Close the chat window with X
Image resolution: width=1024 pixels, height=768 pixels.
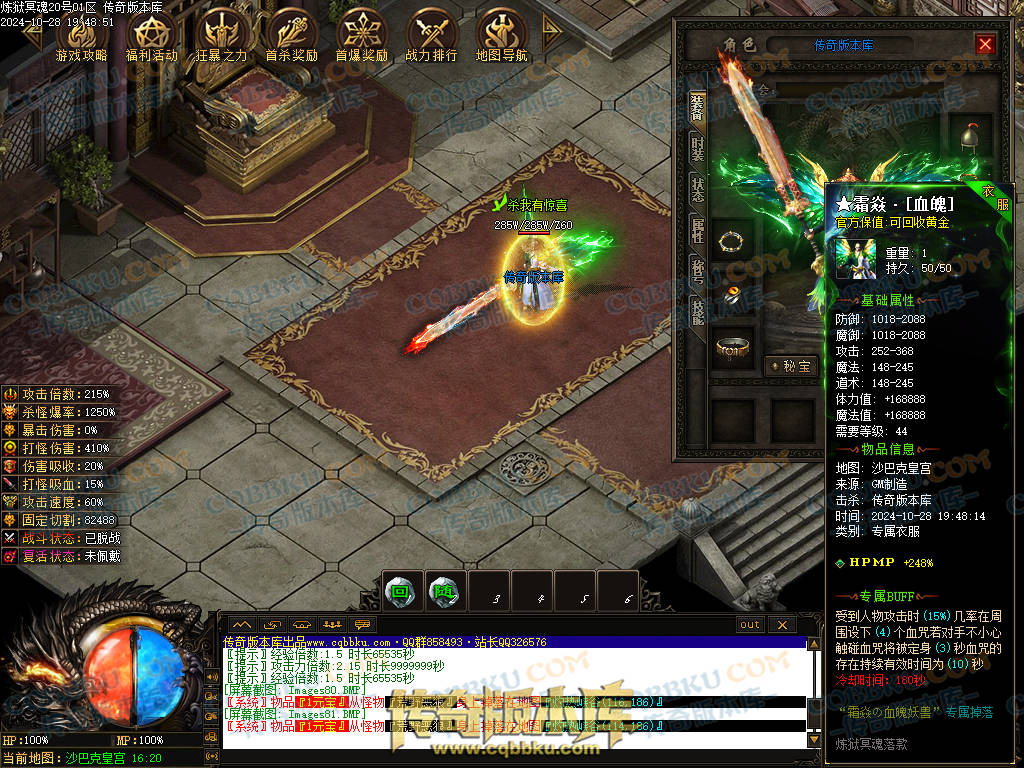(x=782, y=625)
